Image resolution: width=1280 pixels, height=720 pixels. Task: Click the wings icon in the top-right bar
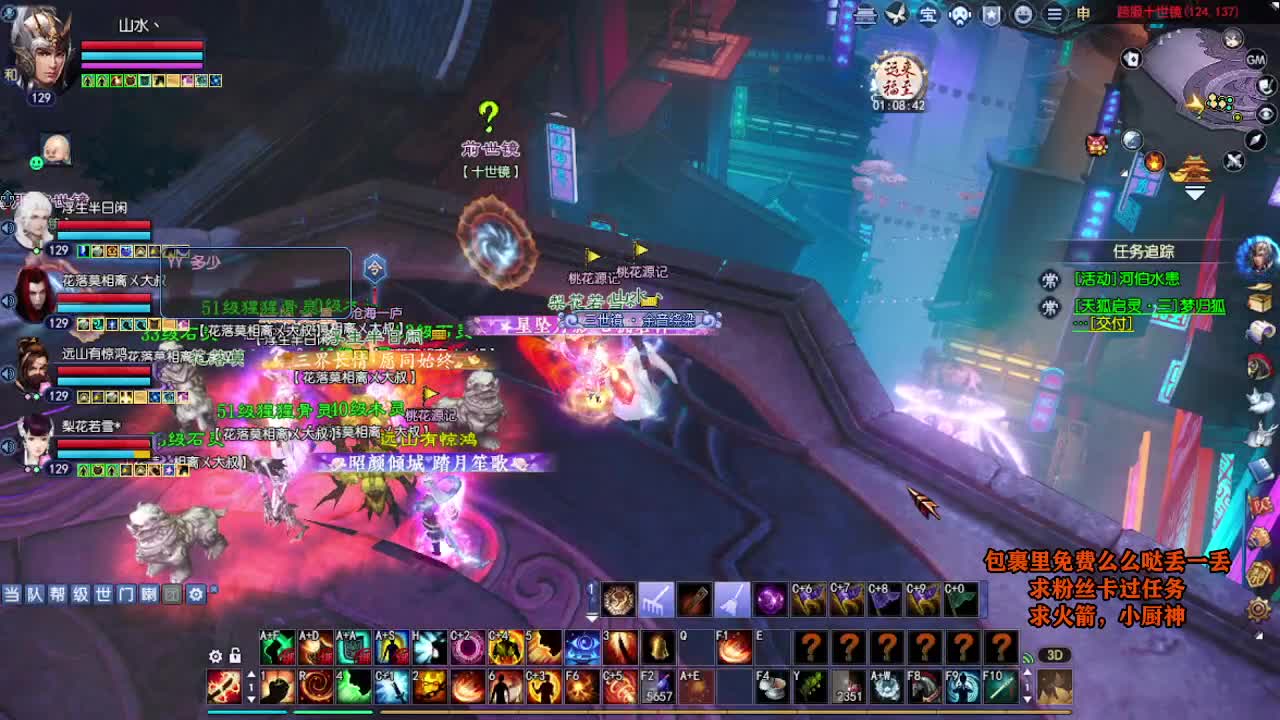[897, 15]
